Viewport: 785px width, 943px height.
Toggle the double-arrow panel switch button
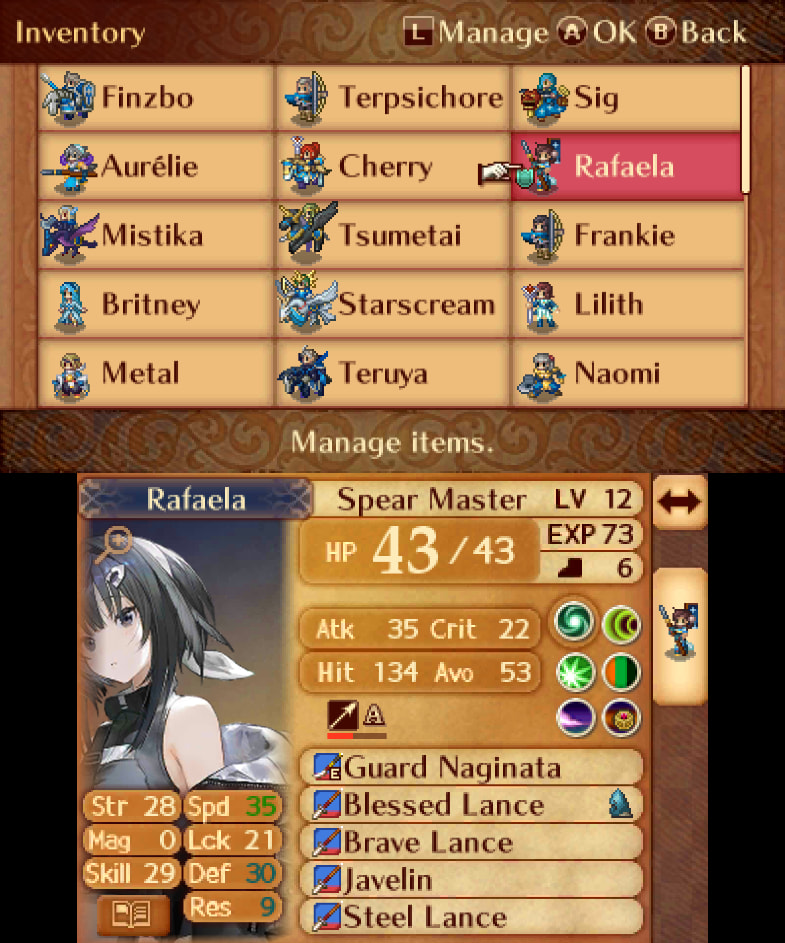(x=679, y=502)
